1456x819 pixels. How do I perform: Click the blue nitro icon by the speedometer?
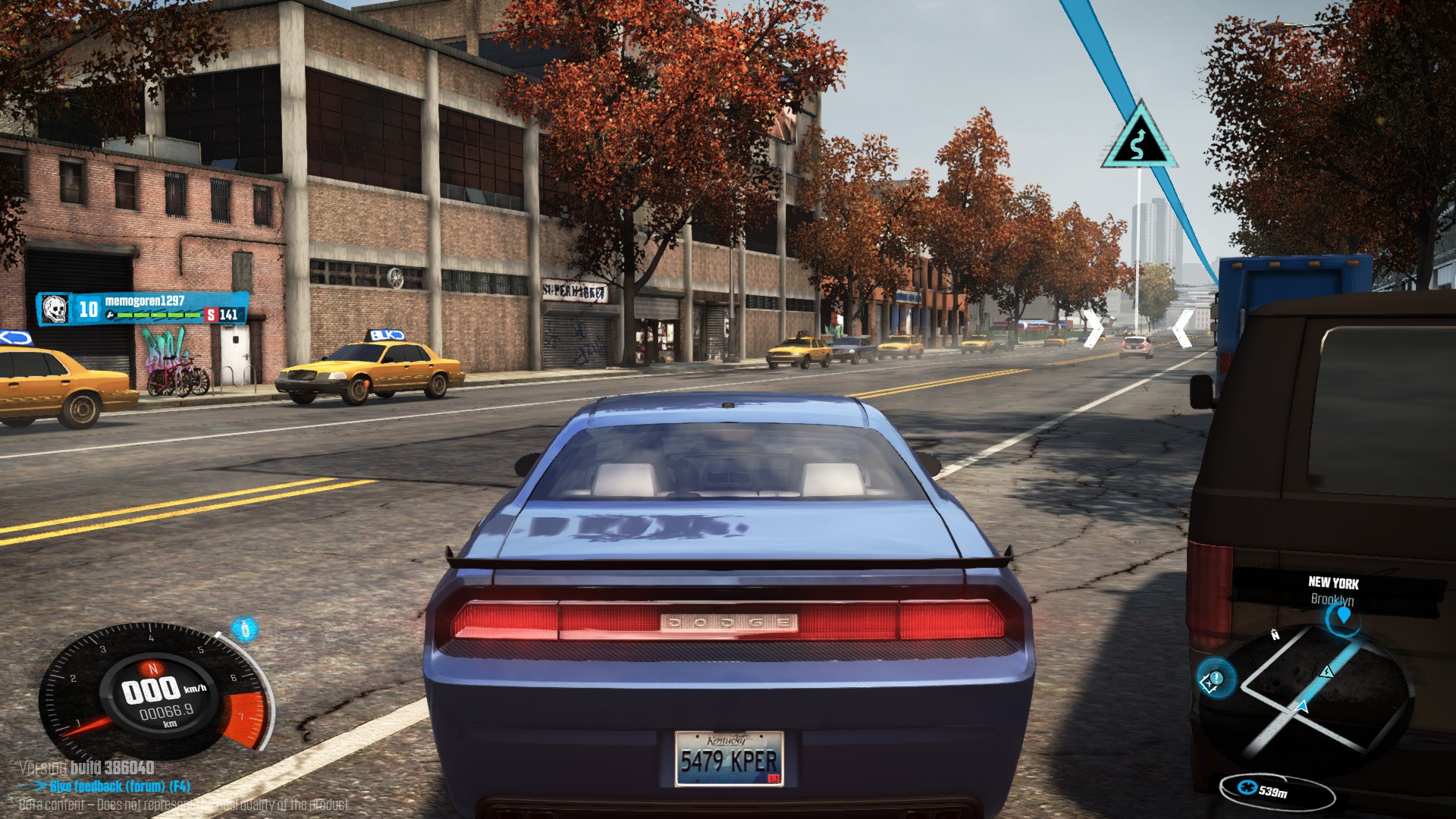pyautogui.click(x=244, y=629)
